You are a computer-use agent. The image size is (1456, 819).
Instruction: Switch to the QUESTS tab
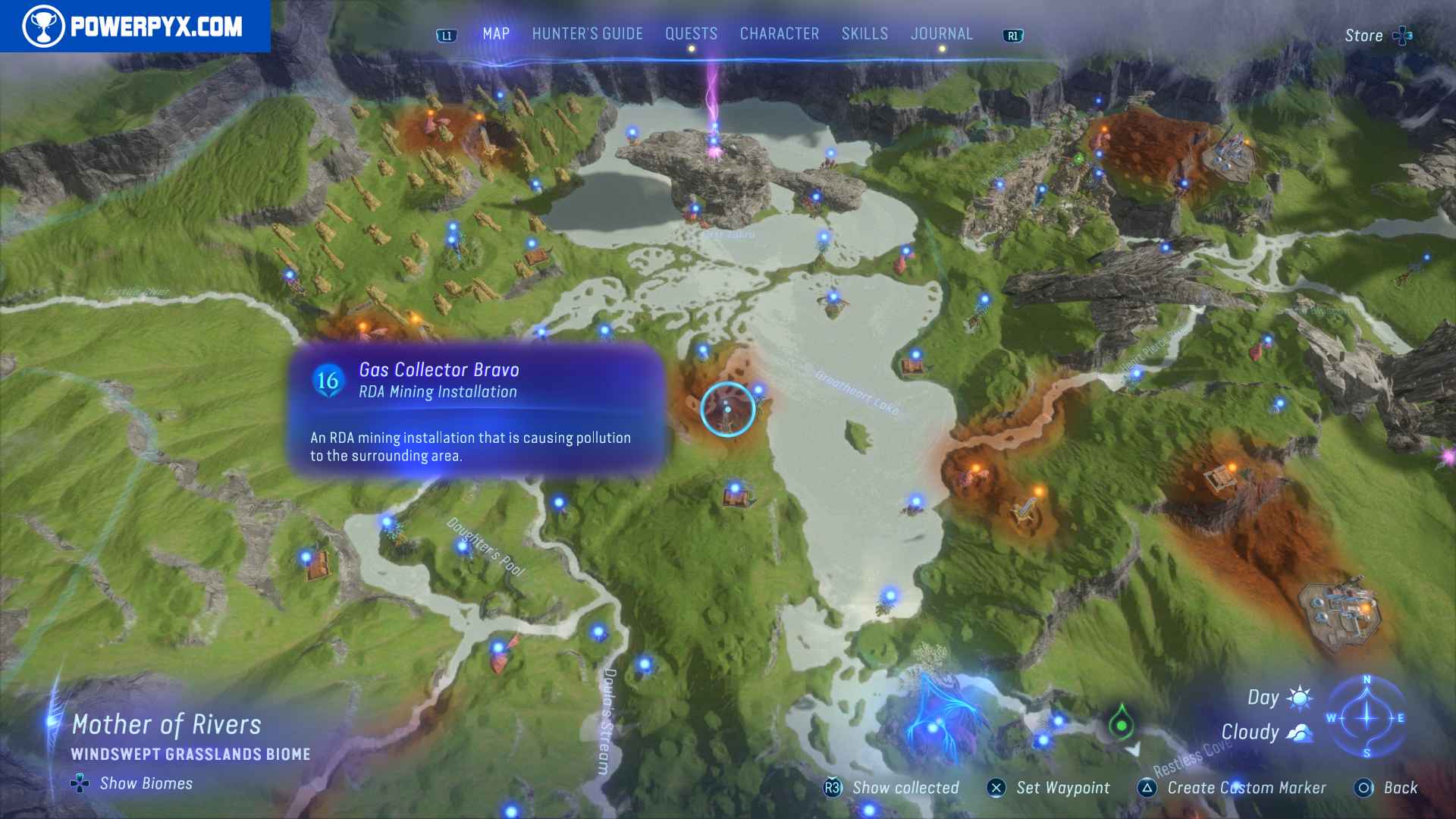point(691,33)
